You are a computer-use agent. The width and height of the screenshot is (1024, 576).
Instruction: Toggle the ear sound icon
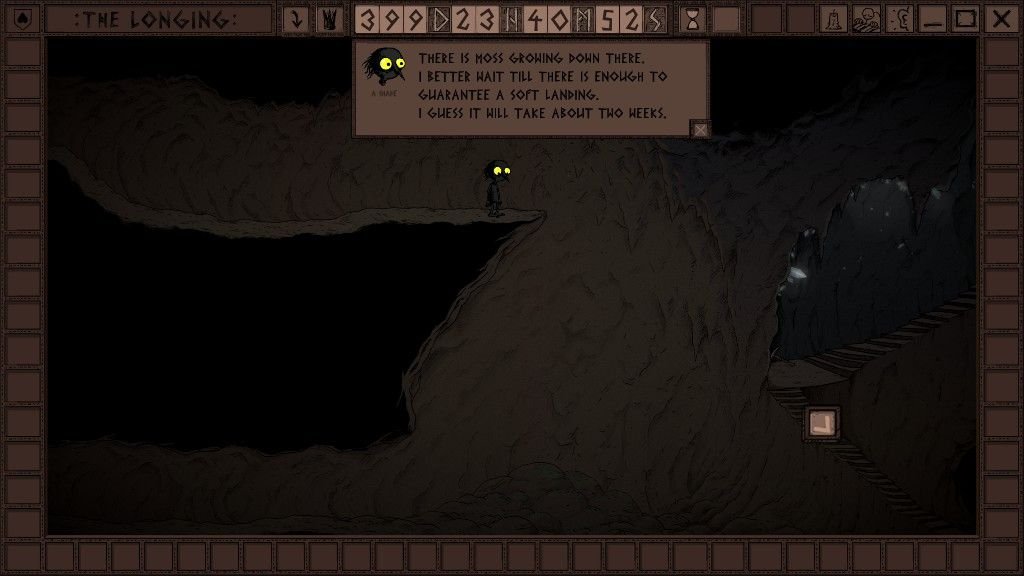tap(899, 19)
